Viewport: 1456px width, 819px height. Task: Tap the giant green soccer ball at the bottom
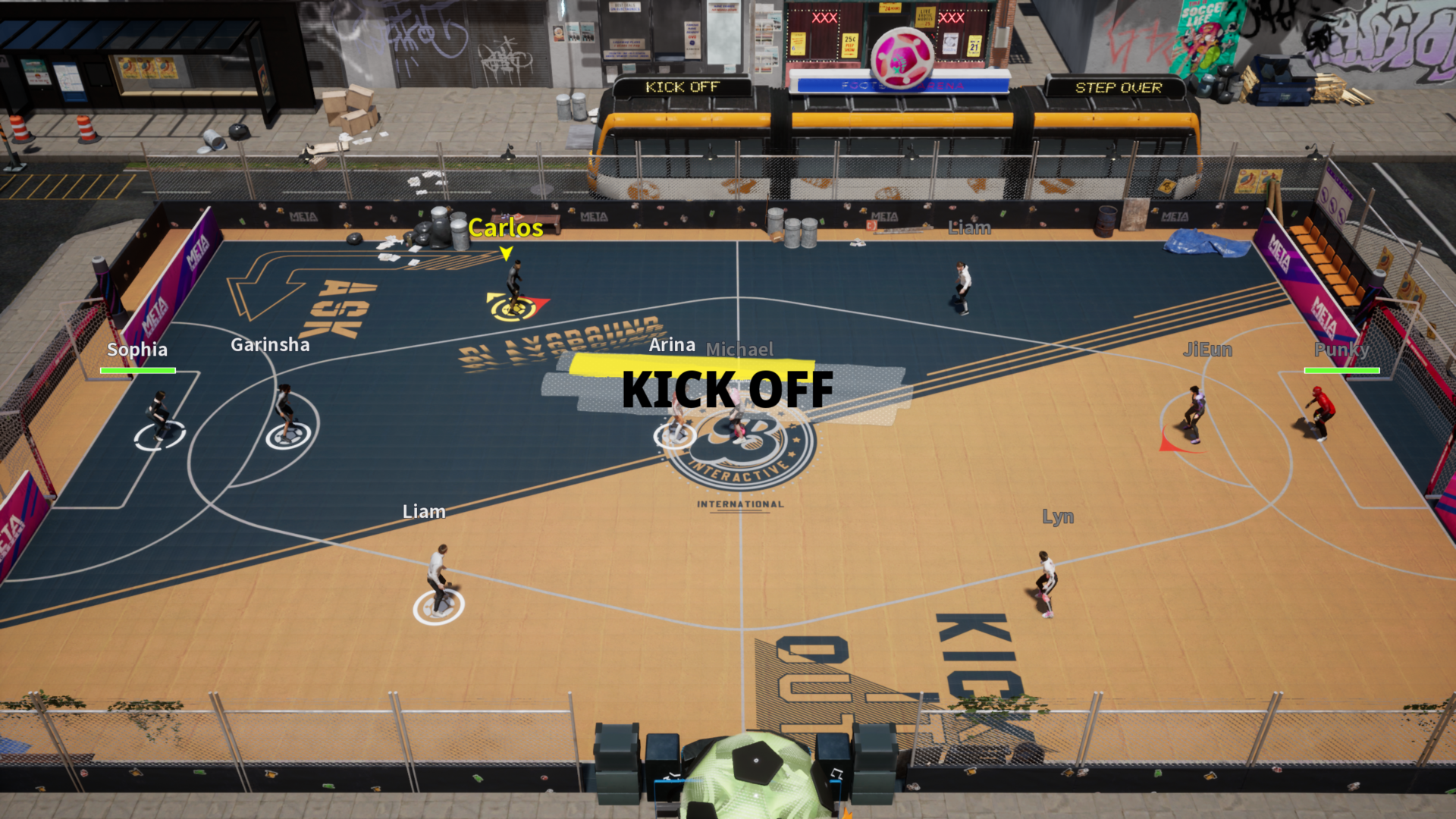[751, 781]
